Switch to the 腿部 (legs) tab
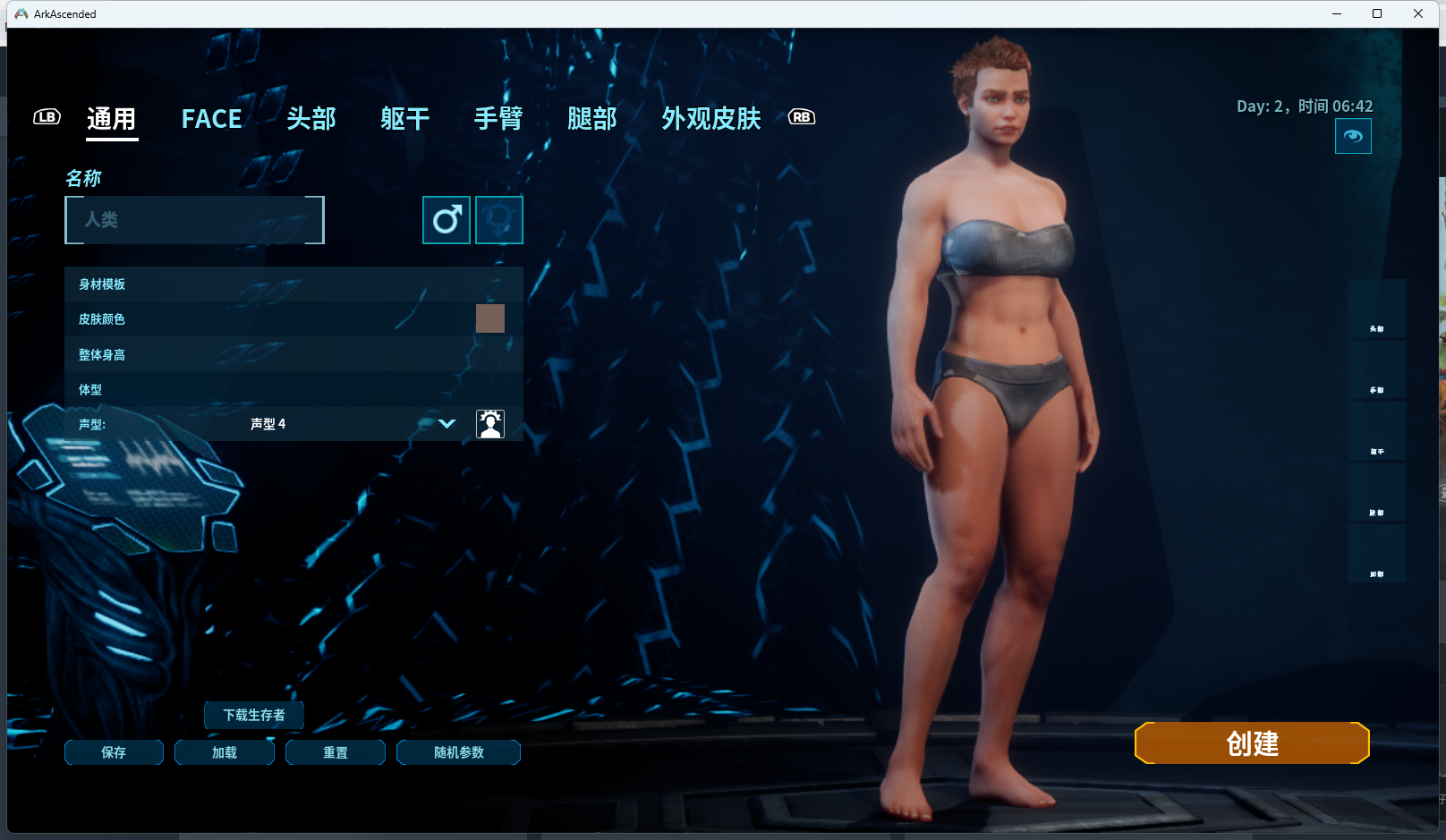 click(x=592, y=119)
